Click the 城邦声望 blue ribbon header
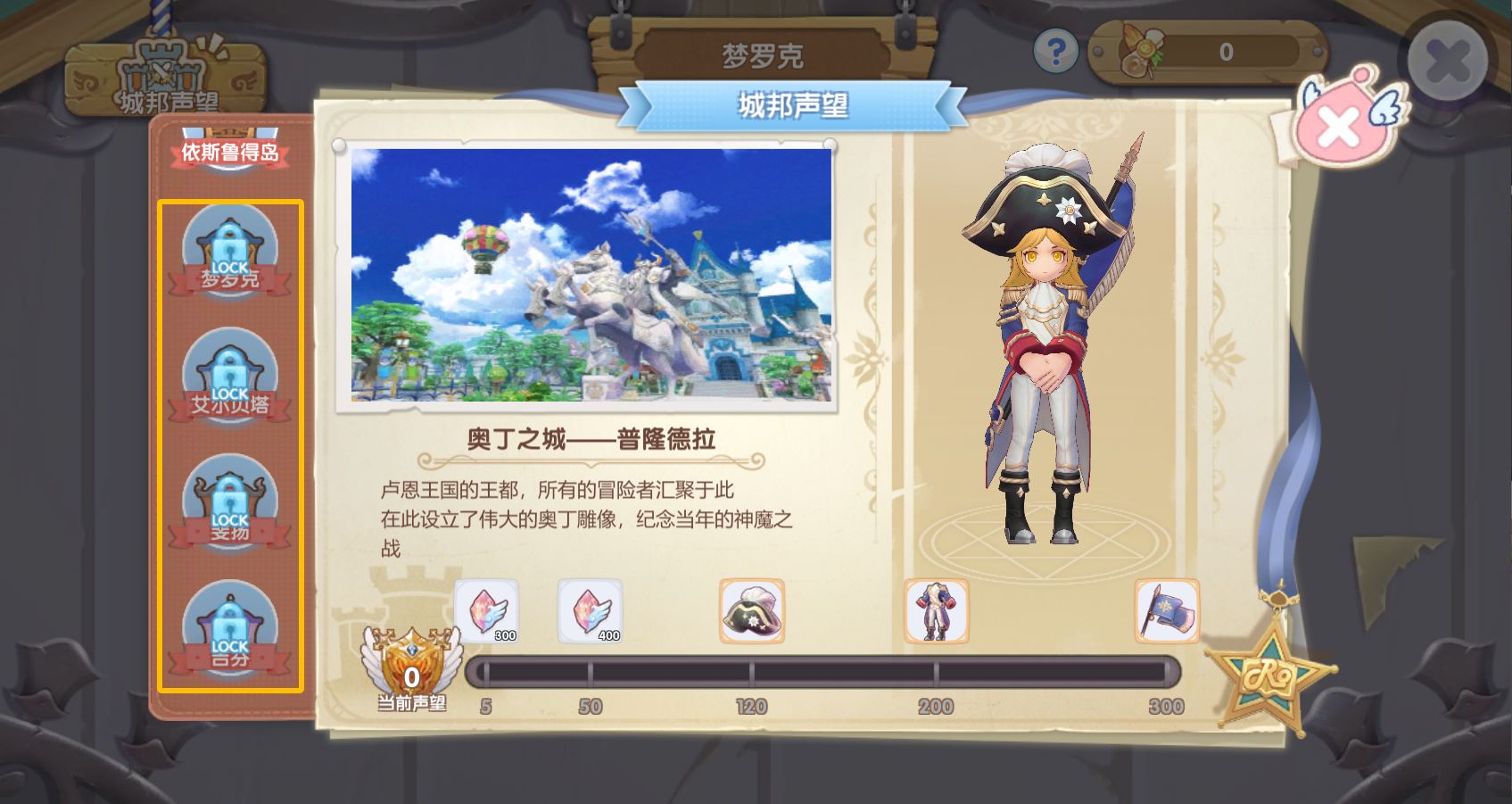Screen dimensions: 1512x804 [x=795, y=105]
